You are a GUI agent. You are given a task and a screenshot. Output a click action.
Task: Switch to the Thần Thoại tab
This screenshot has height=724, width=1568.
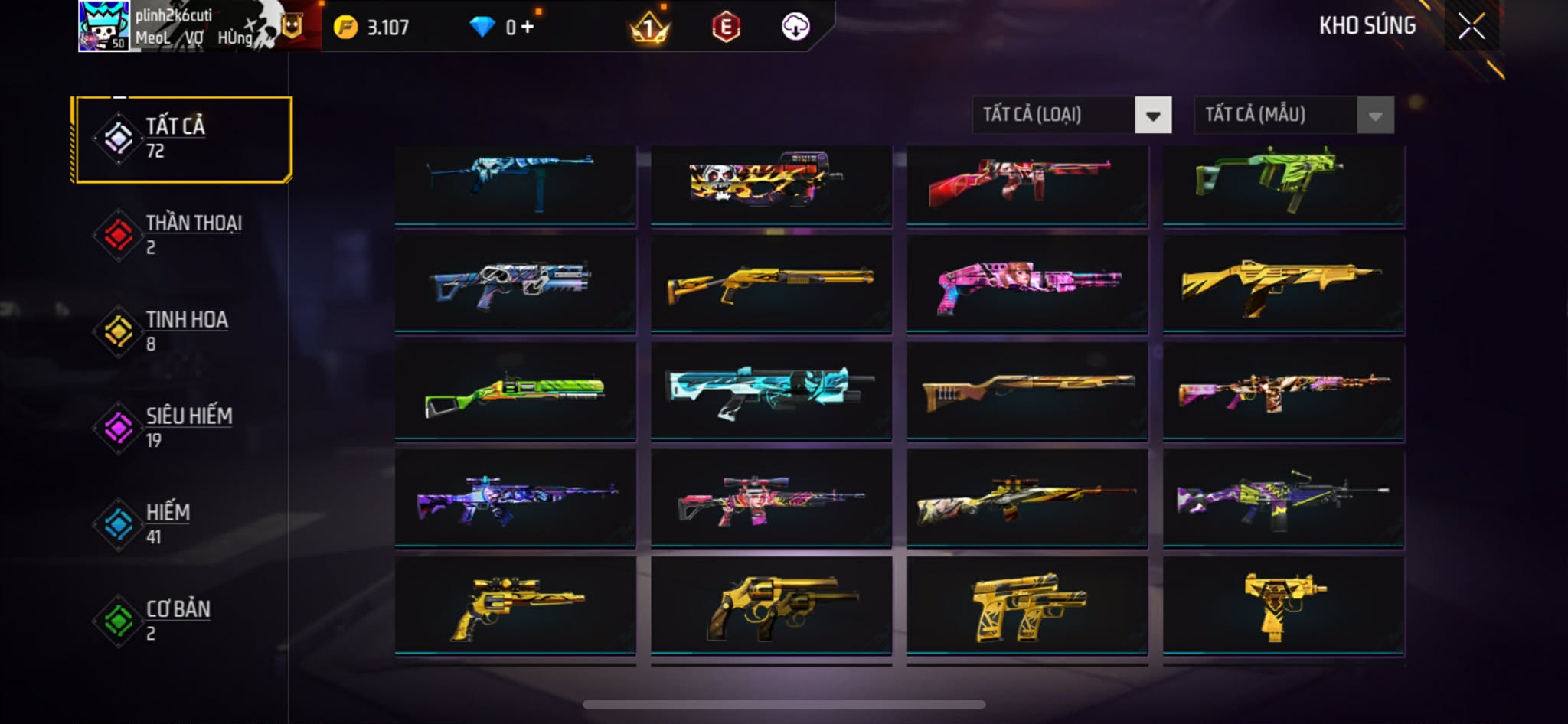tap(183, 235)
